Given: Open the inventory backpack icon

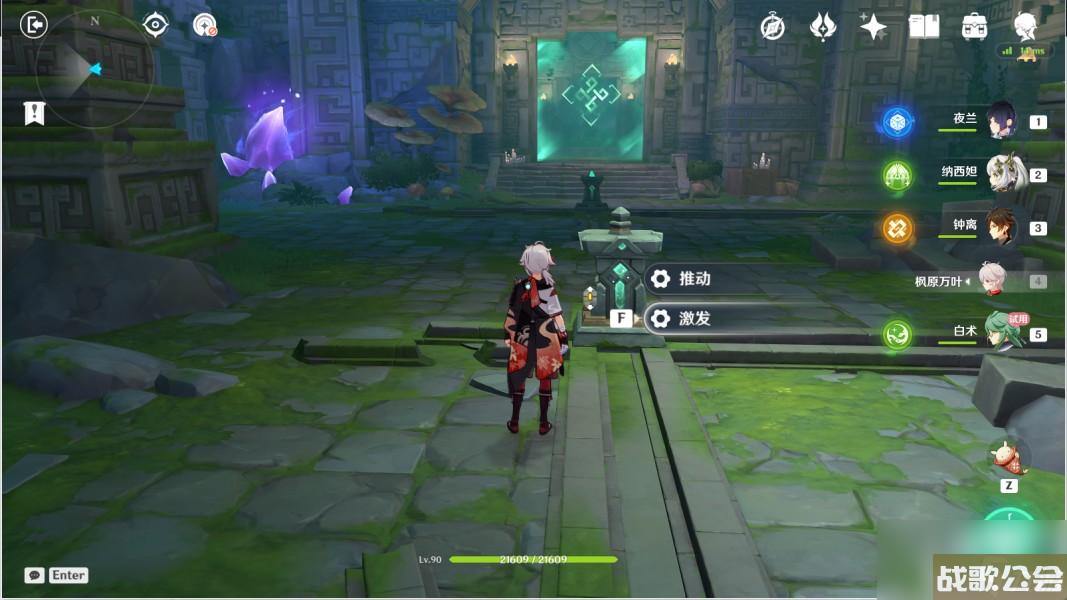Looking at the screenshot, I should (975, 27).
